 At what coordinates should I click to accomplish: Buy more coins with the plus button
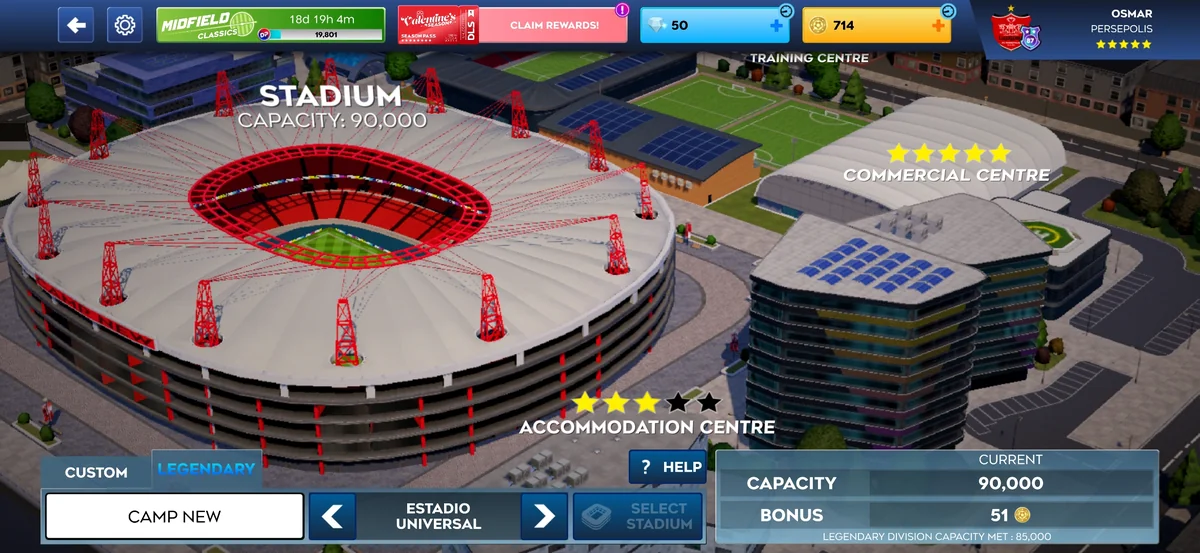pyautogui.click(x=937, y=25)
